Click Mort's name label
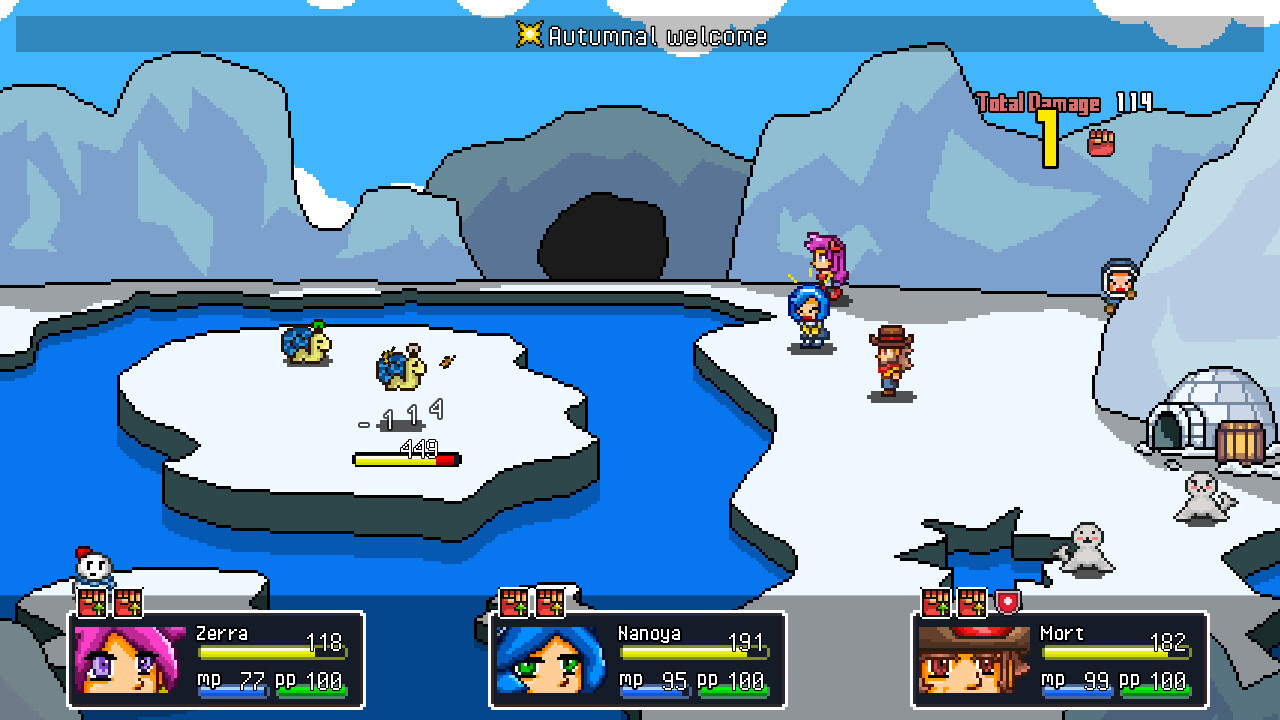The image size is (1280, 720). tap(1064, 633)
